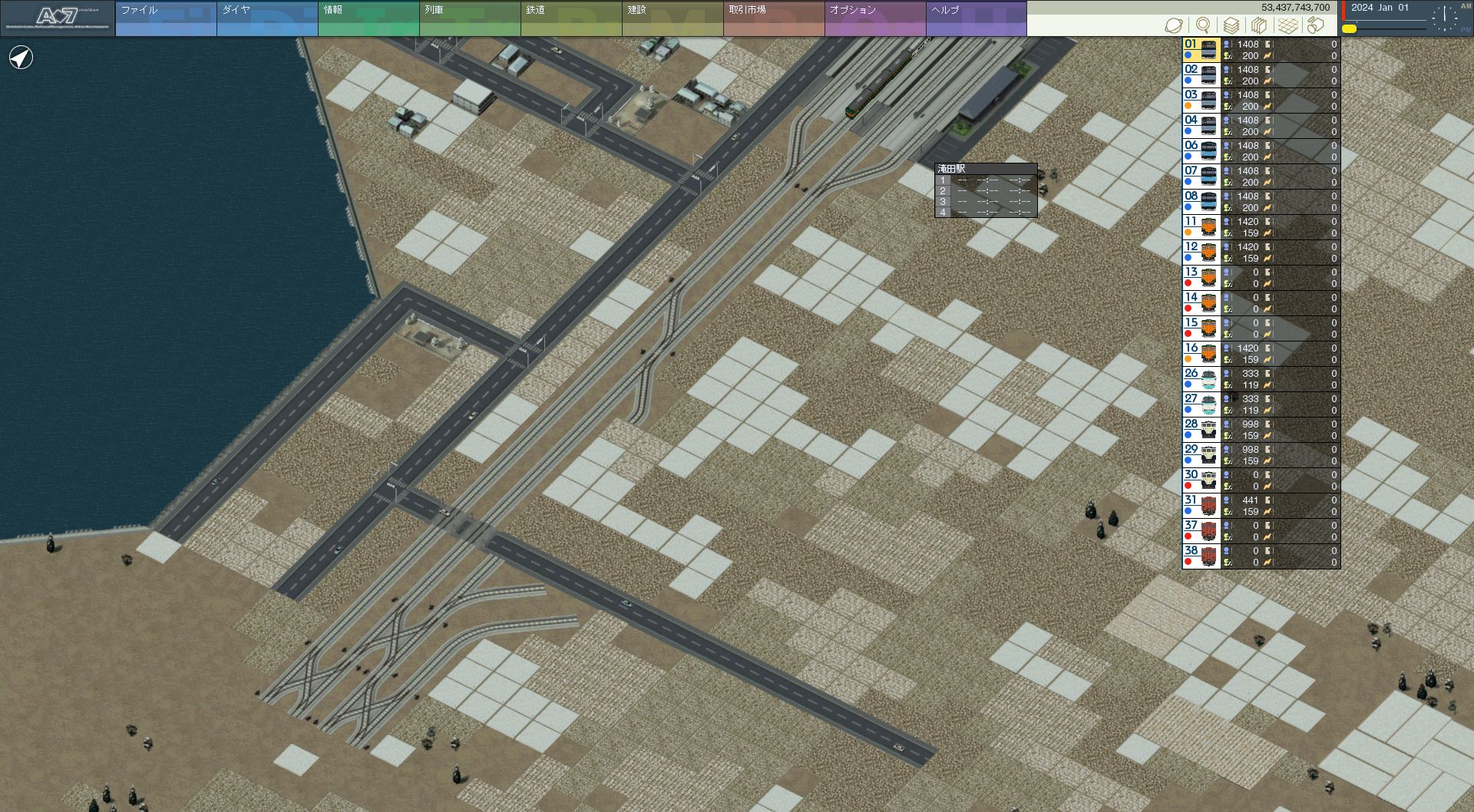
Task: Open the ヘルプ (Help) menu
Action: 976,18
